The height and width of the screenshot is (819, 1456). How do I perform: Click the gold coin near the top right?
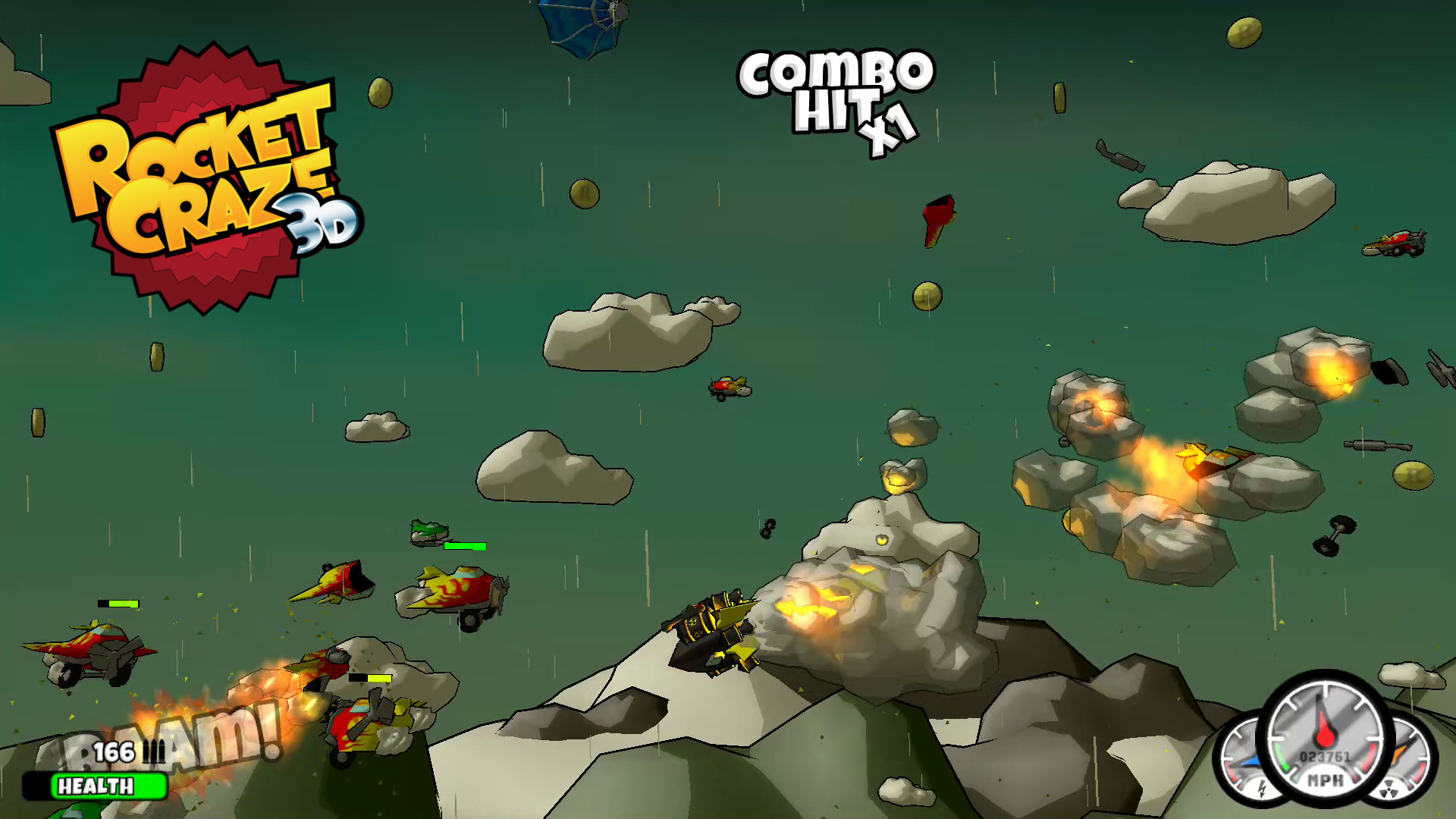(x=1244, y=34)
